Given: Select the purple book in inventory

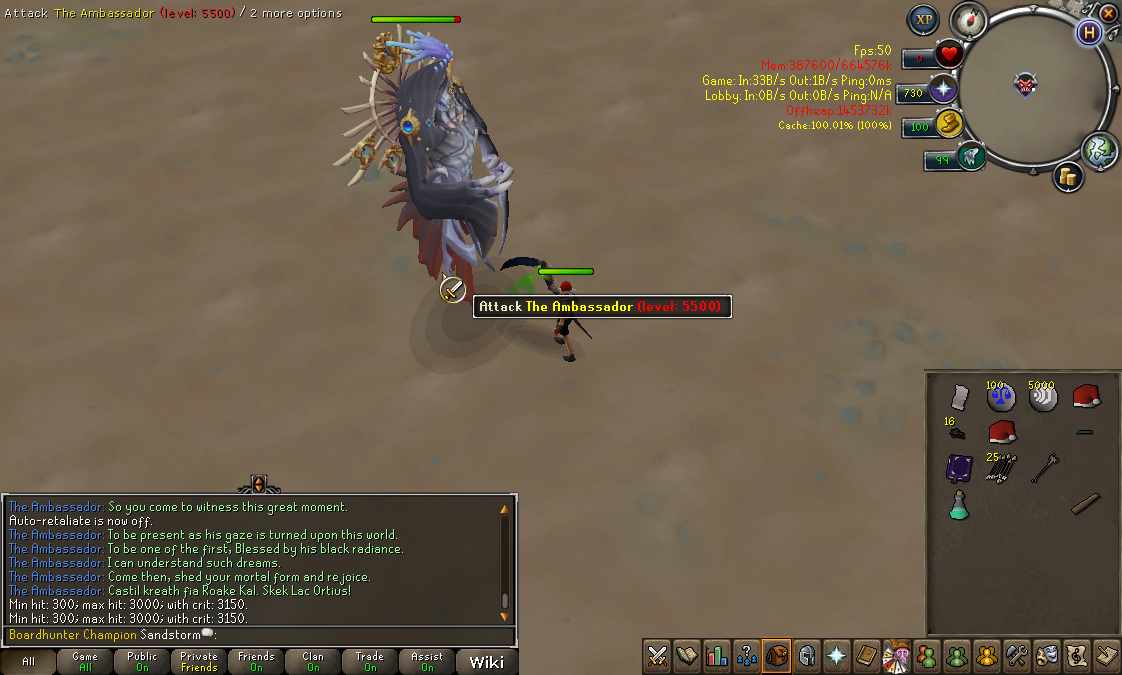Looking at the screenshot, I should point(960,467).
